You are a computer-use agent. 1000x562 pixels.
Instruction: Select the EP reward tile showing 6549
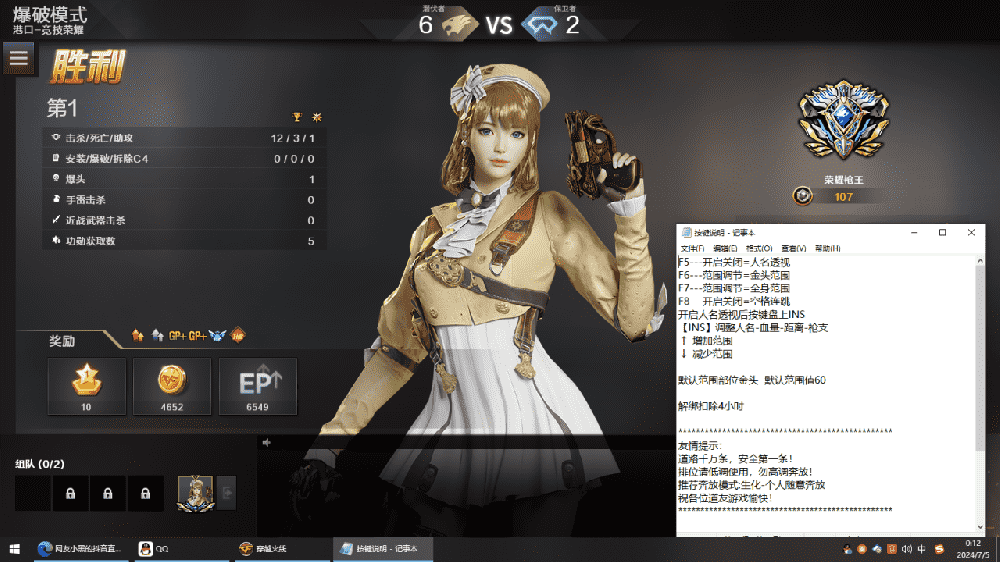click(x=258, y=385)
